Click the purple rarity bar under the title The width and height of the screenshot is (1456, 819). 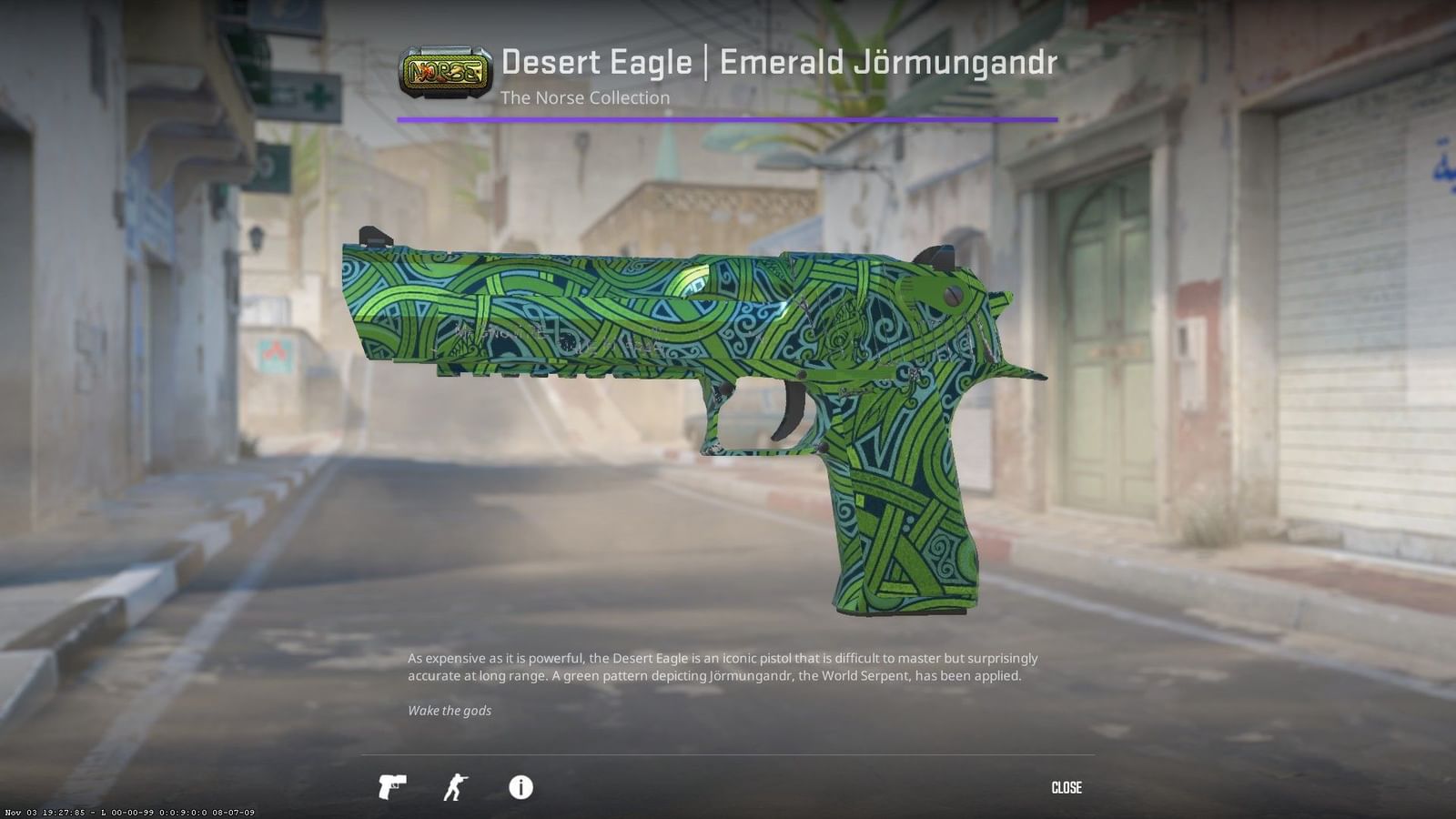[x=728, y=117]
